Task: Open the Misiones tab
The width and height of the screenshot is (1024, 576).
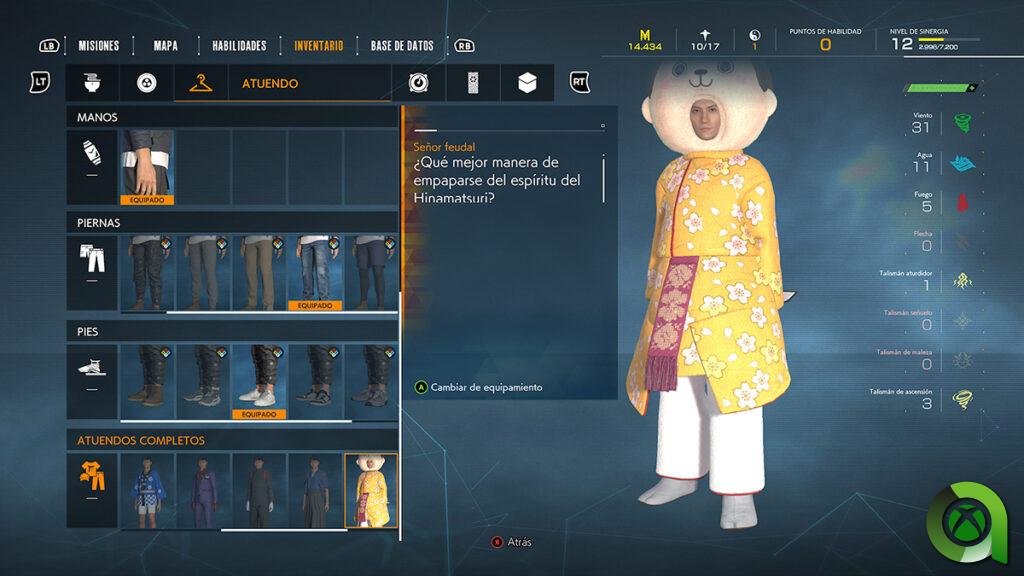Action: pyautogui.click(x=98, y=45)
